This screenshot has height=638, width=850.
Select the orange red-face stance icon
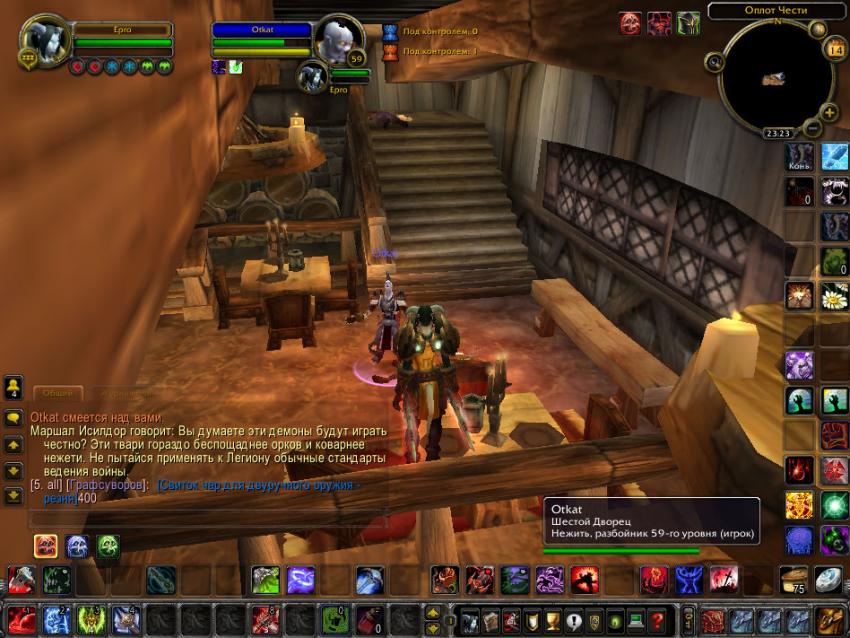pyautogui.click(x=45, y=546)
